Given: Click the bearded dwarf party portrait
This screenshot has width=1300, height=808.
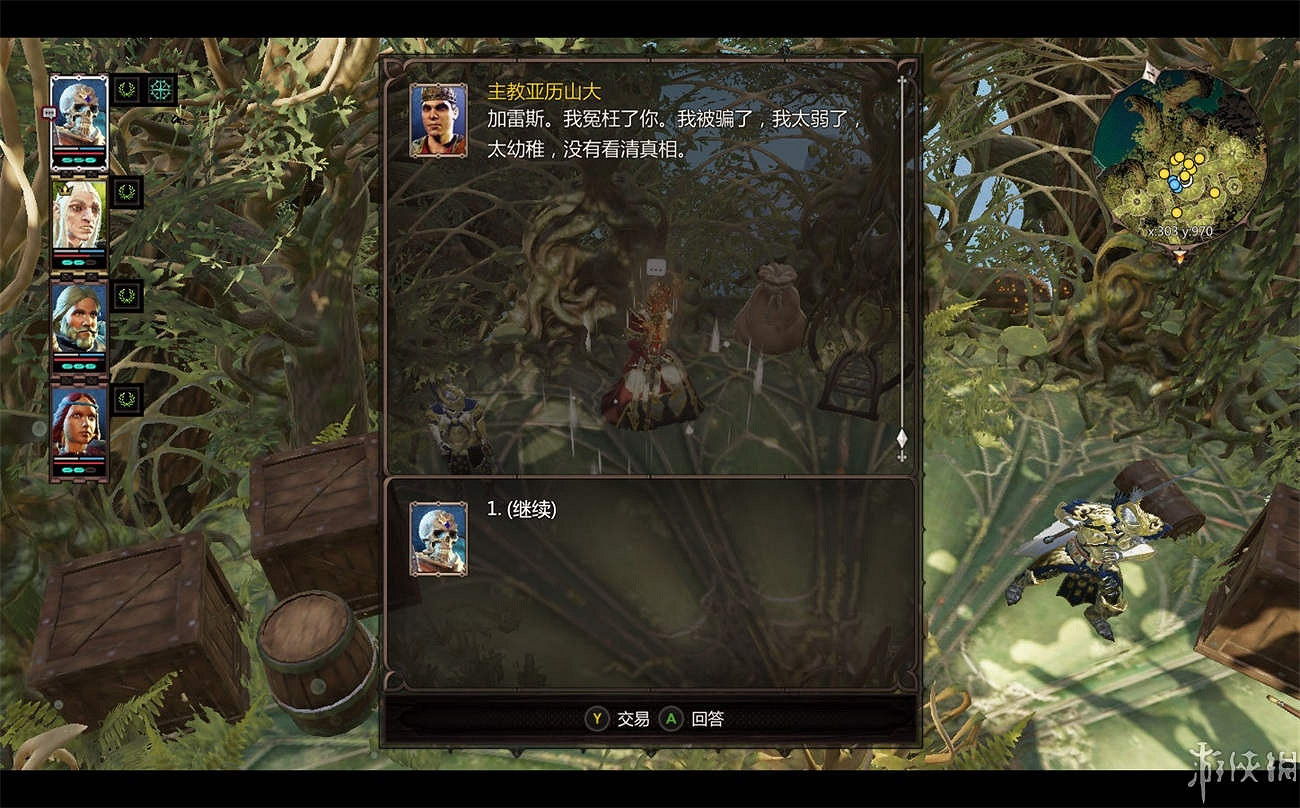Looking at the screenshot, I should pos(80,318).
